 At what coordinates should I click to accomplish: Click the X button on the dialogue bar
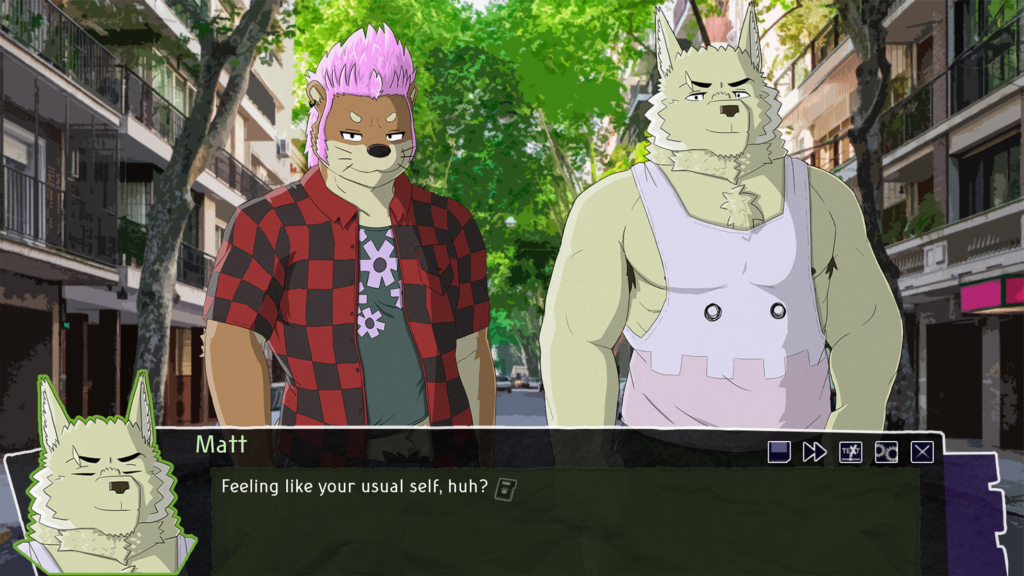[x=922, y=452]
